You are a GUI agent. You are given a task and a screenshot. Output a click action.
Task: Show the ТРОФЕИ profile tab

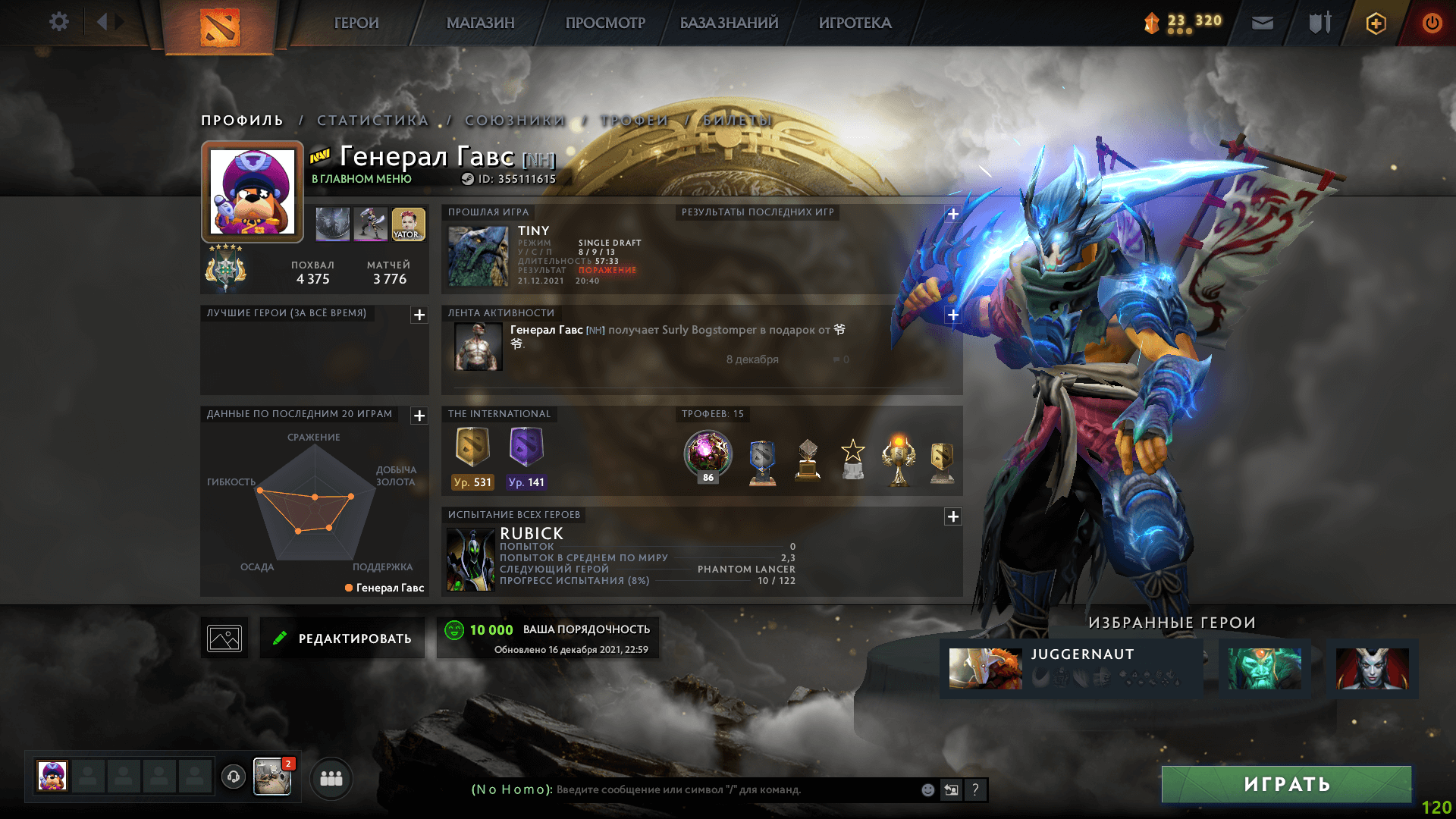click(x=634, y=121)
